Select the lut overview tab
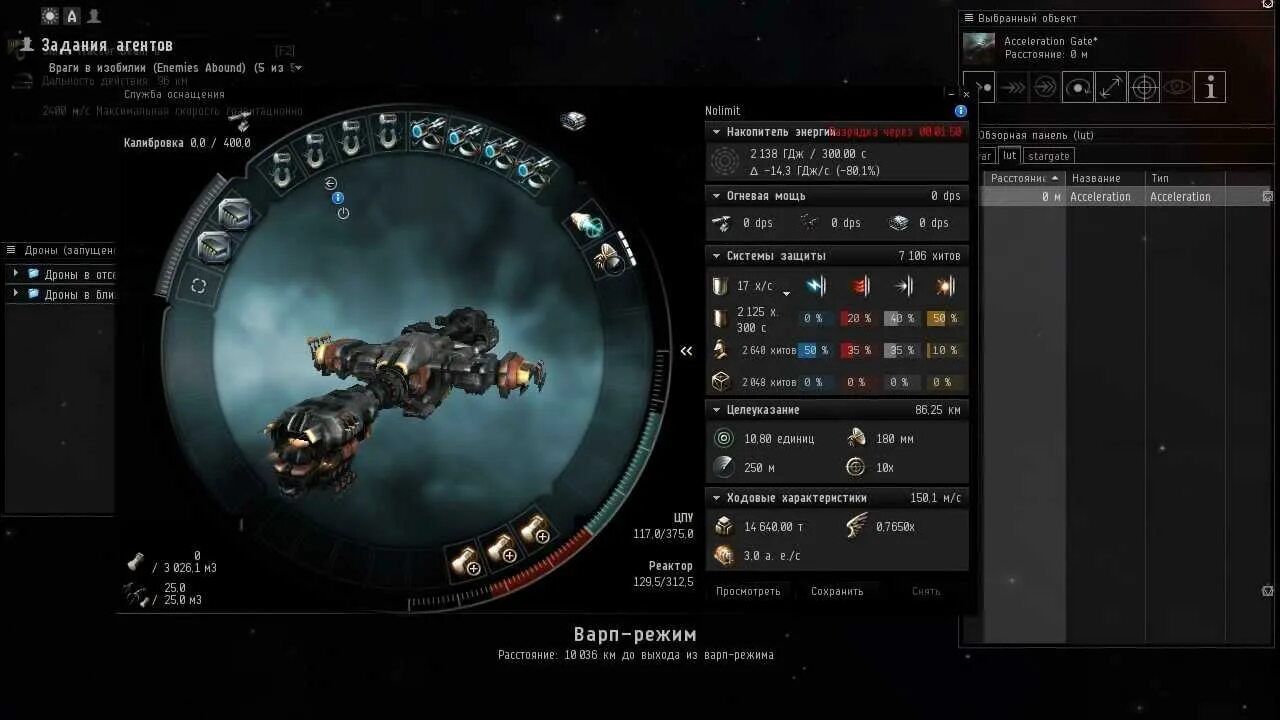 point(1009,156)
